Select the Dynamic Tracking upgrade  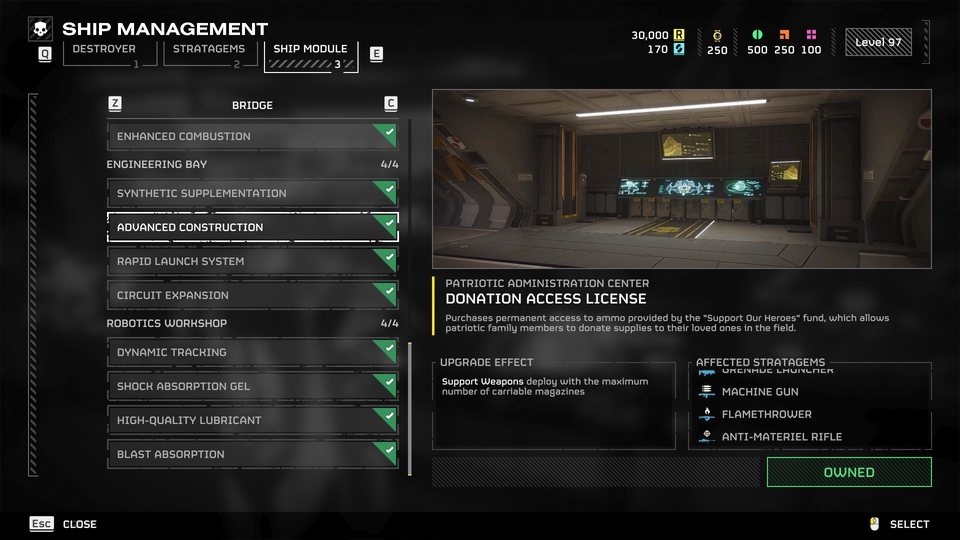point(252,352)
